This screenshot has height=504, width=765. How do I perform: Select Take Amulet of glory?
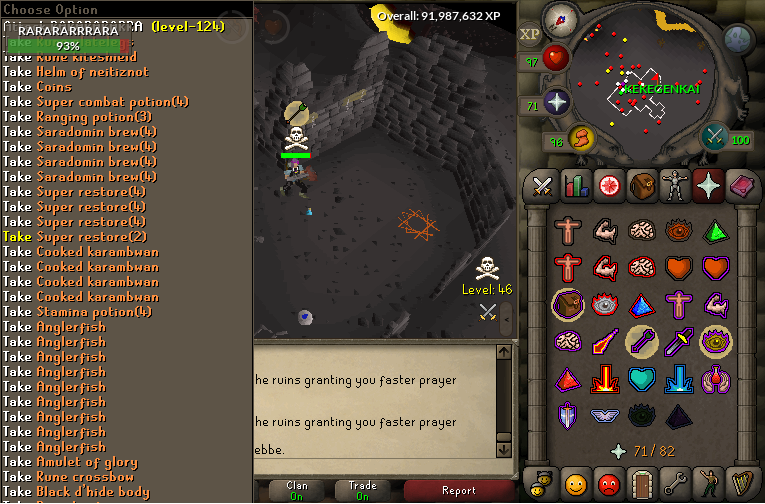[x=80, y=462]
